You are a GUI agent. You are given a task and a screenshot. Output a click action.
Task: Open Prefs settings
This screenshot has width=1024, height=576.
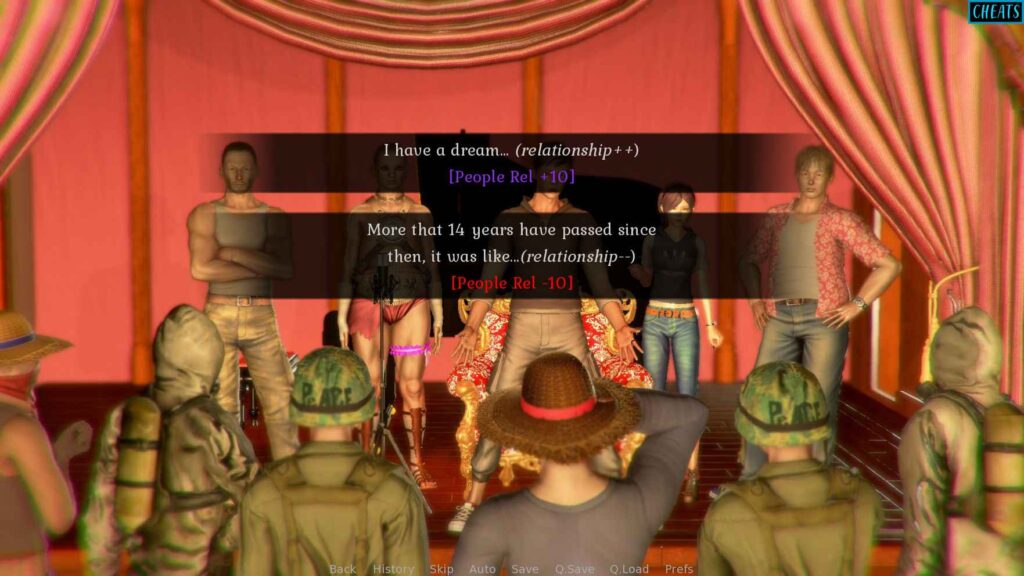(679, 569)
